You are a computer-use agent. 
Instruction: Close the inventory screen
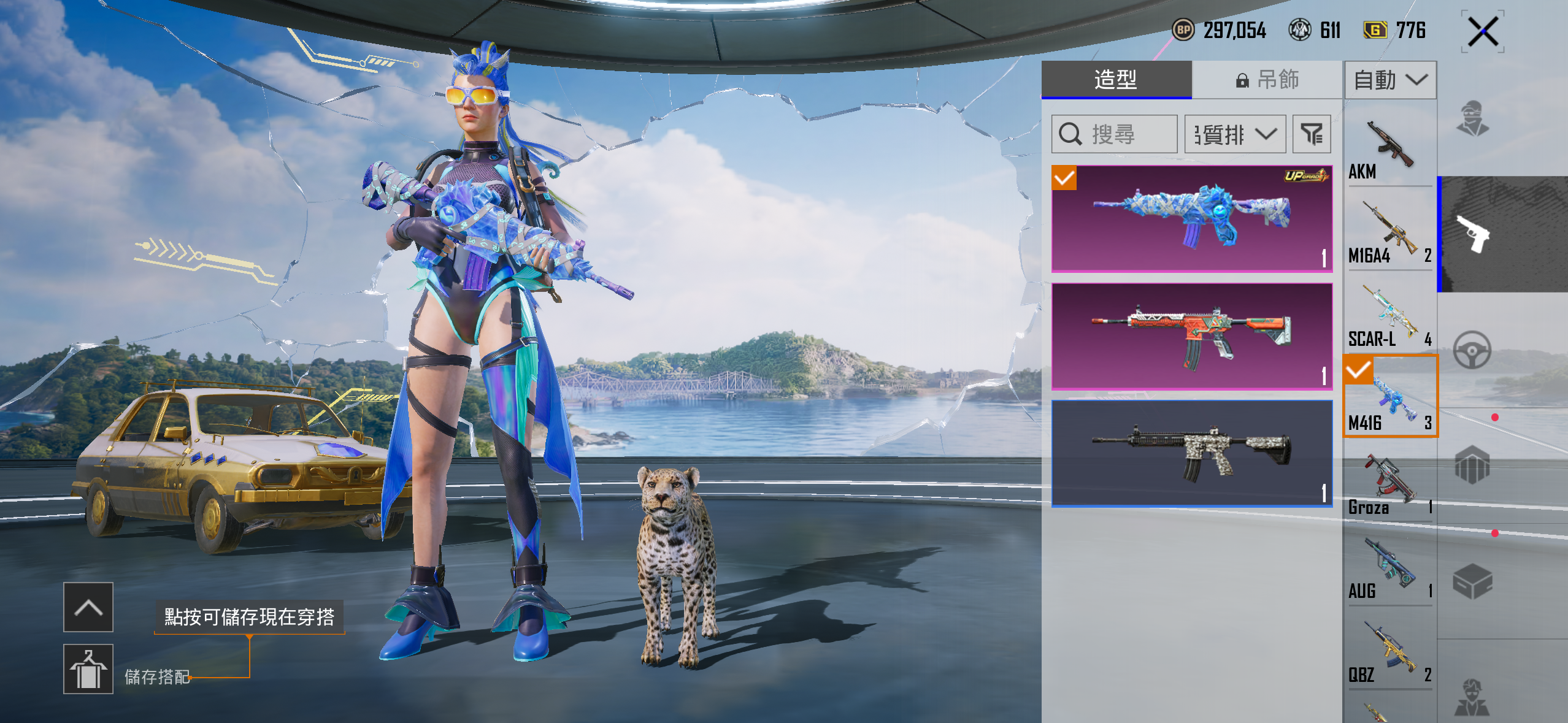click(x=1483, y=32)
